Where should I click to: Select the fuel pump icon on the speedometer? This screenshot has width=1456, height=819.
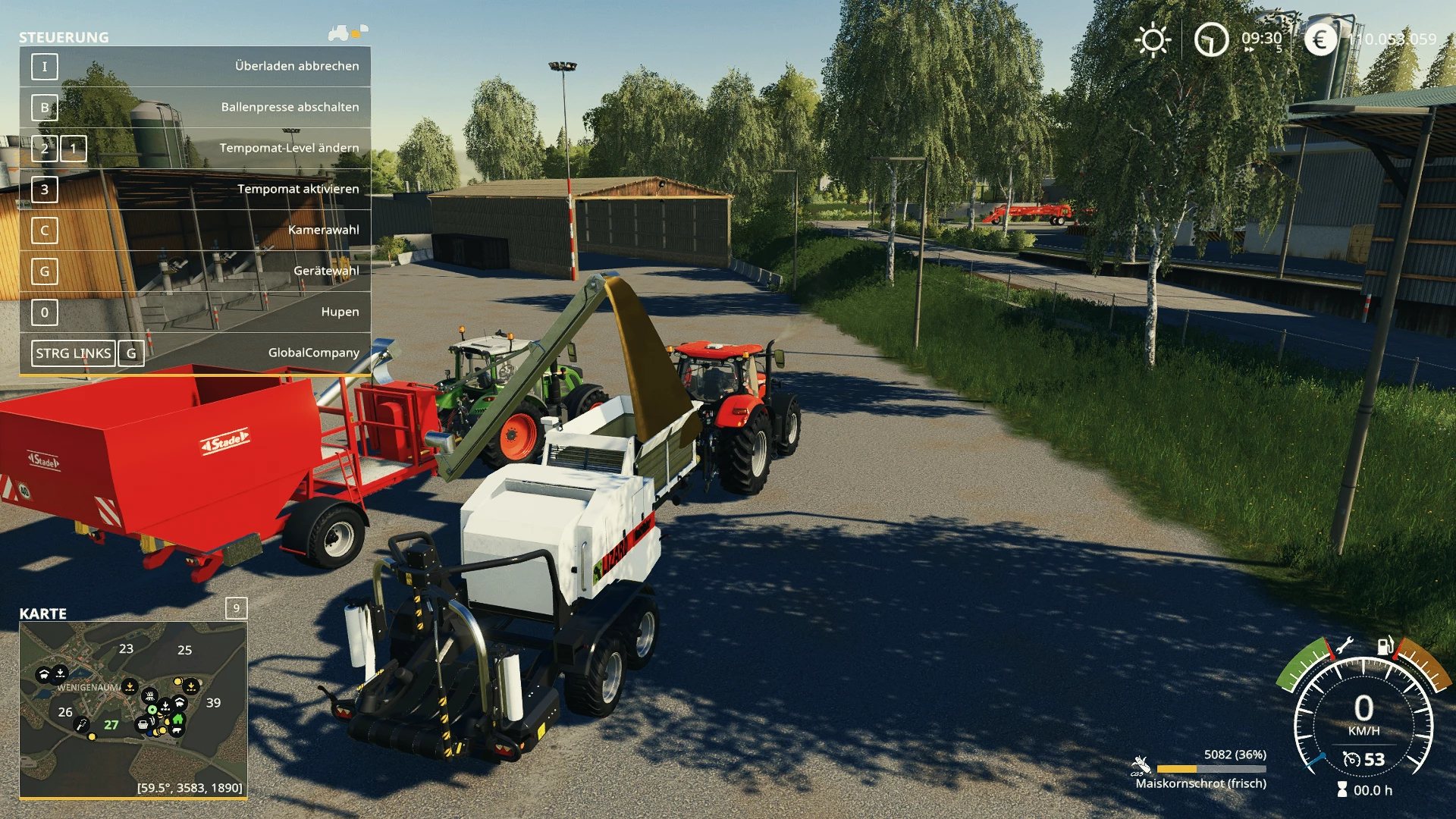tap(1385, 646)
